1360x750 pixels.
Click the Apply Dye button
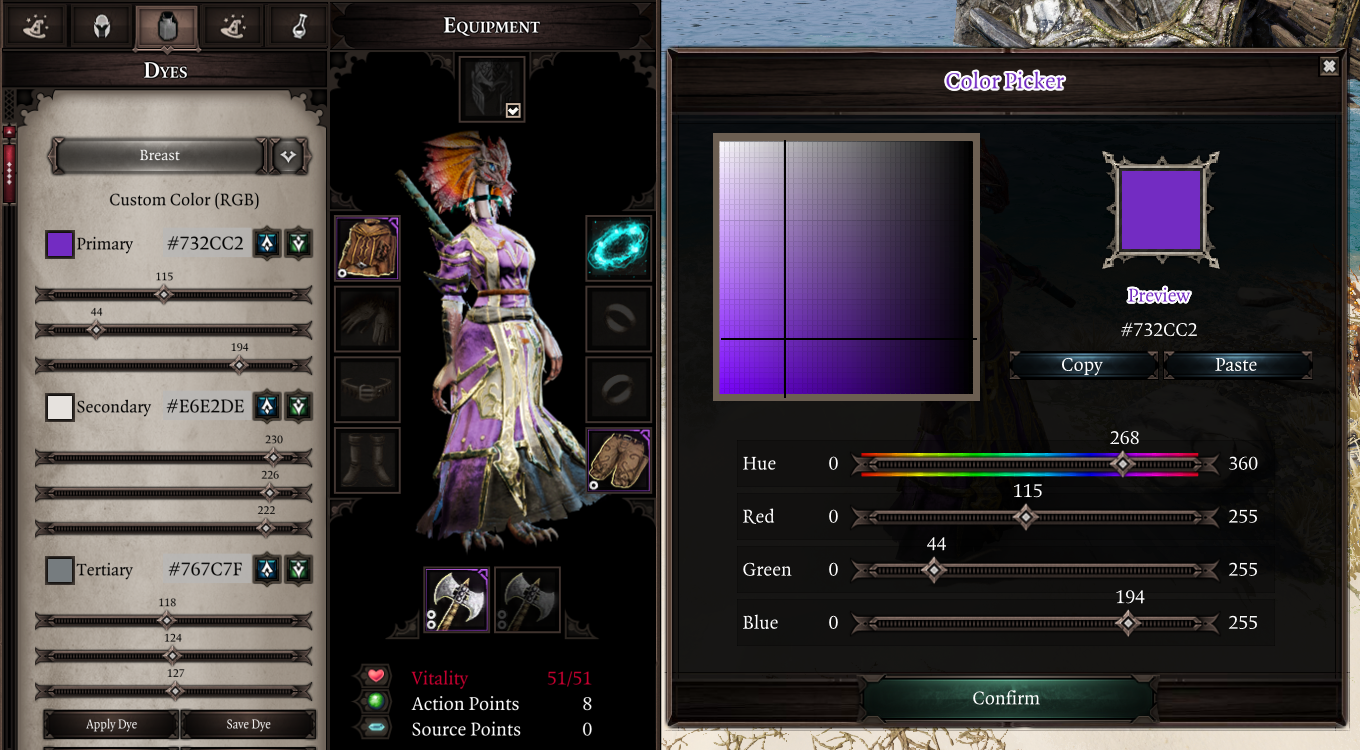click(111, 724)
